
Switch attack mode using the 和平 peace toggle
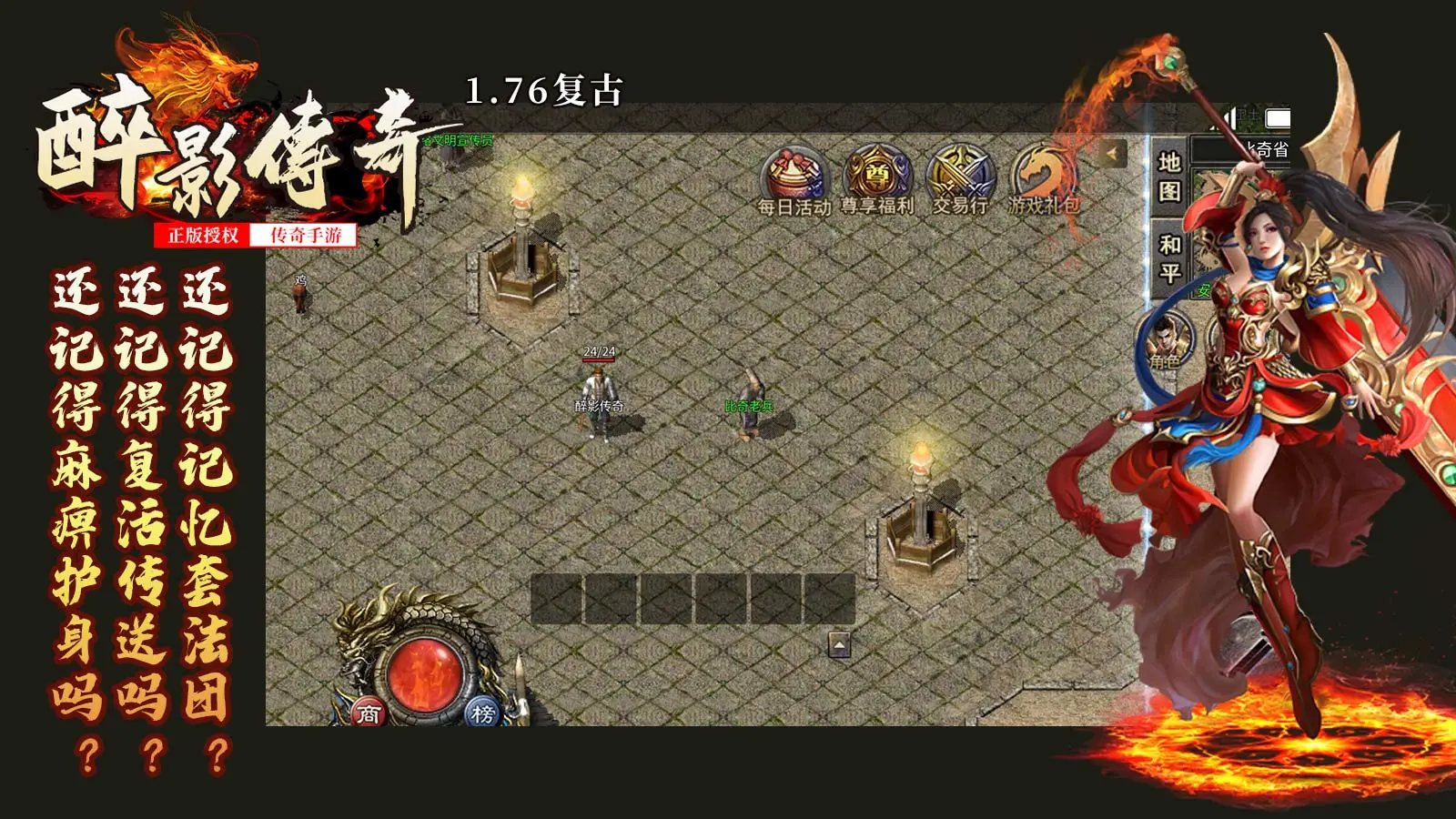(x=1168, y=253)
